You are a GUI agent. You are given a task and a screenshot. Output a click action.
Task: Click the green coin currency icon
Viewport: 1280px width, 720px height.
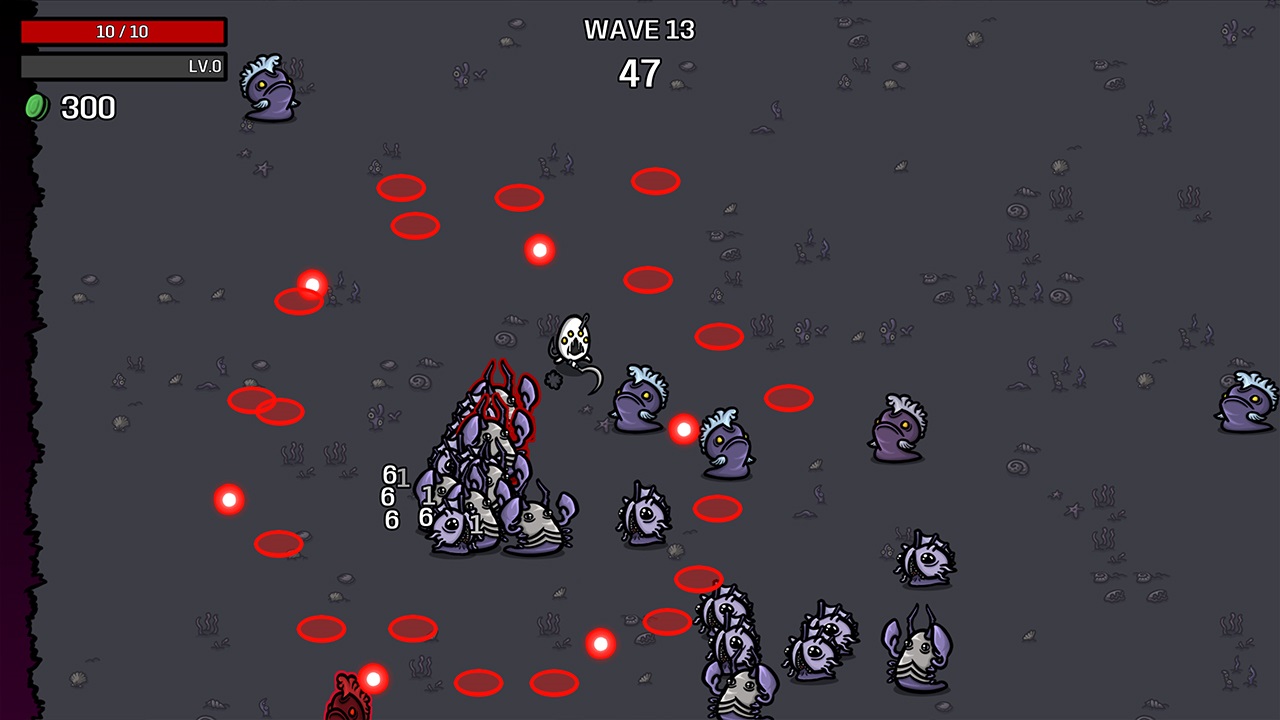tap(37, 107)
